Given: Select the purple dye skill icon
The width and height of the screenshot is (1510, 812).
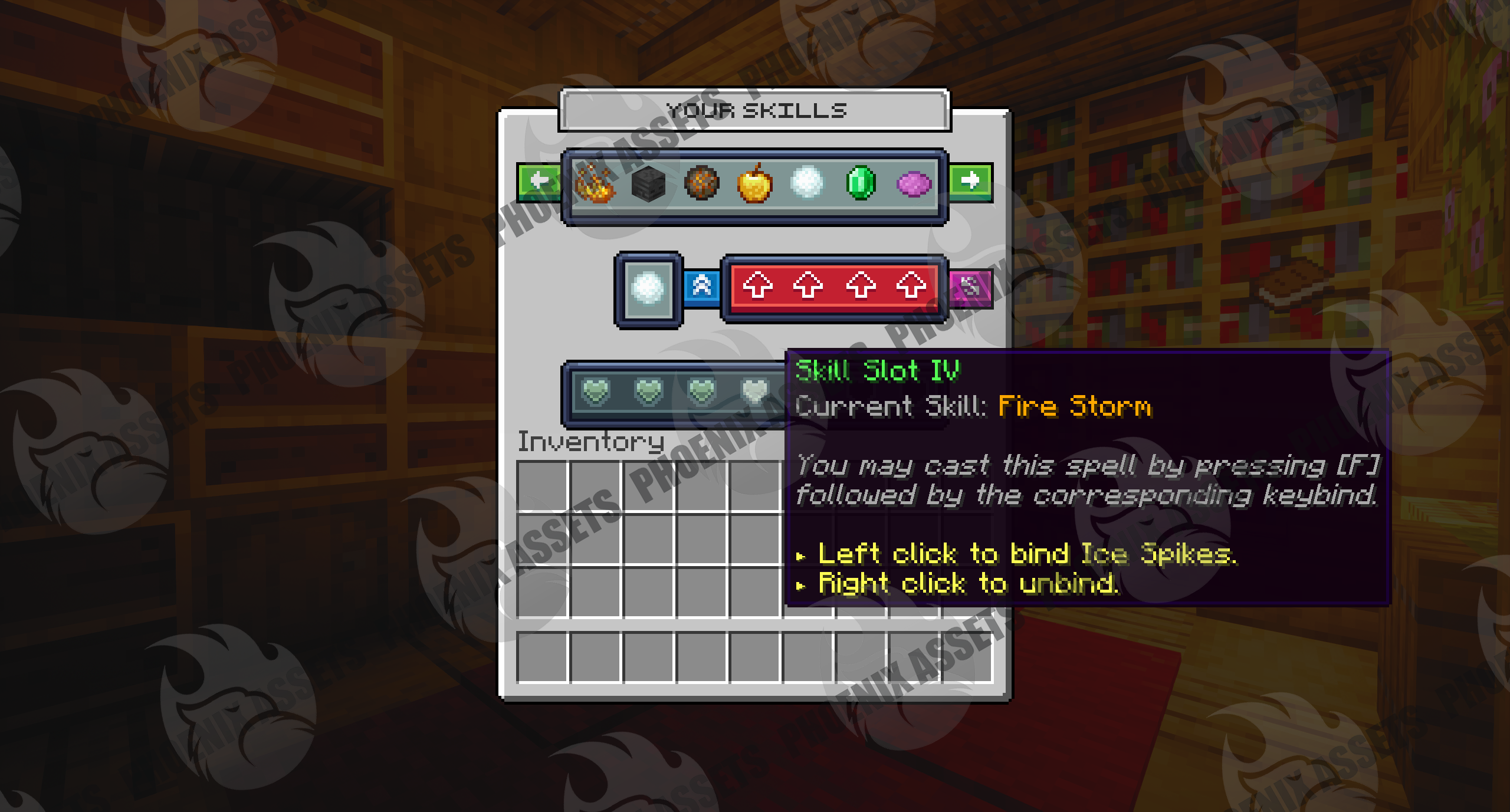Looking at the screenshot, I should [x=914, y=184].
